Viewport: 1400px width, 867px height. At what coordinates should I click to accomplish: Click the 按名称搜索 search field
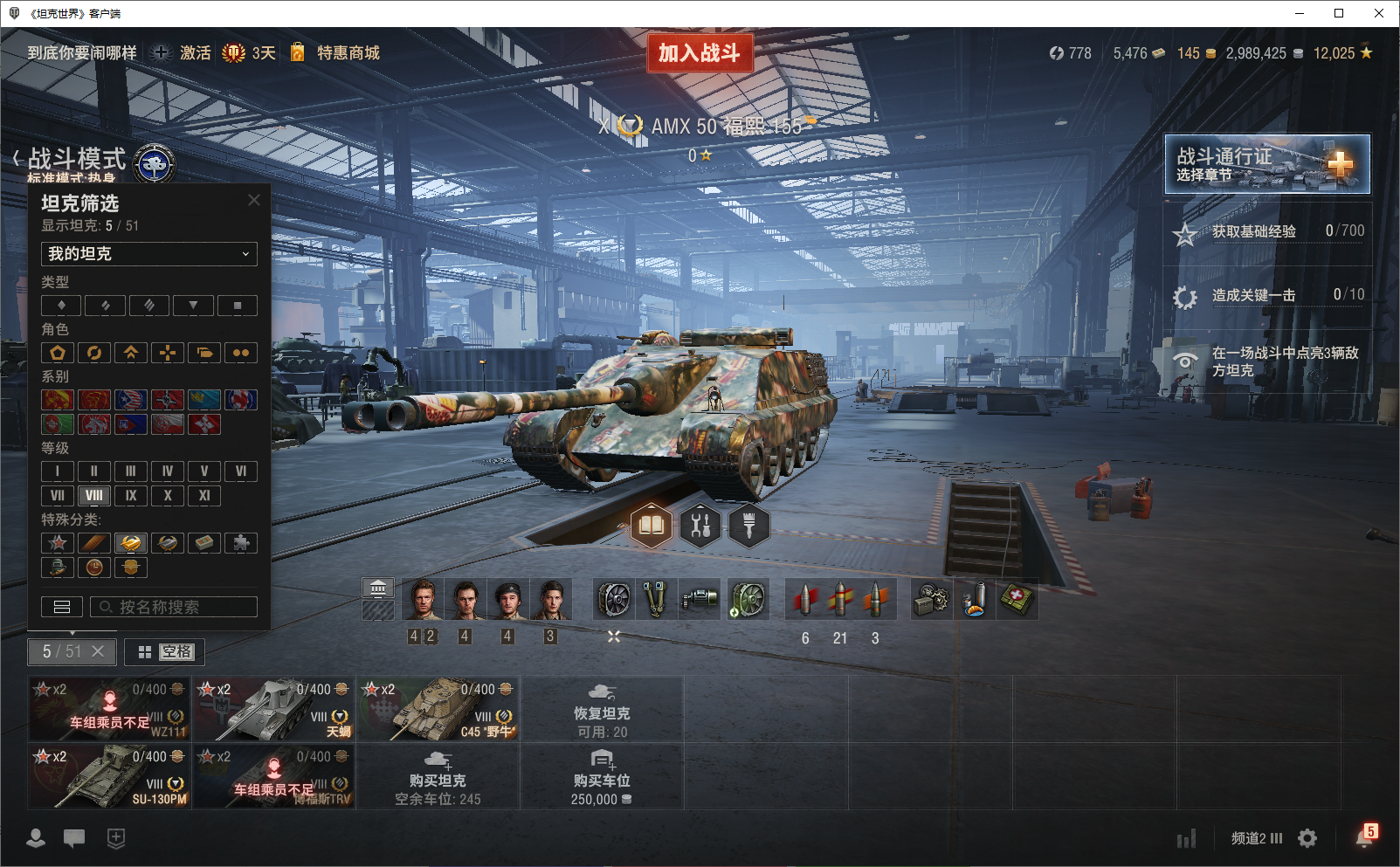(174, 607)
